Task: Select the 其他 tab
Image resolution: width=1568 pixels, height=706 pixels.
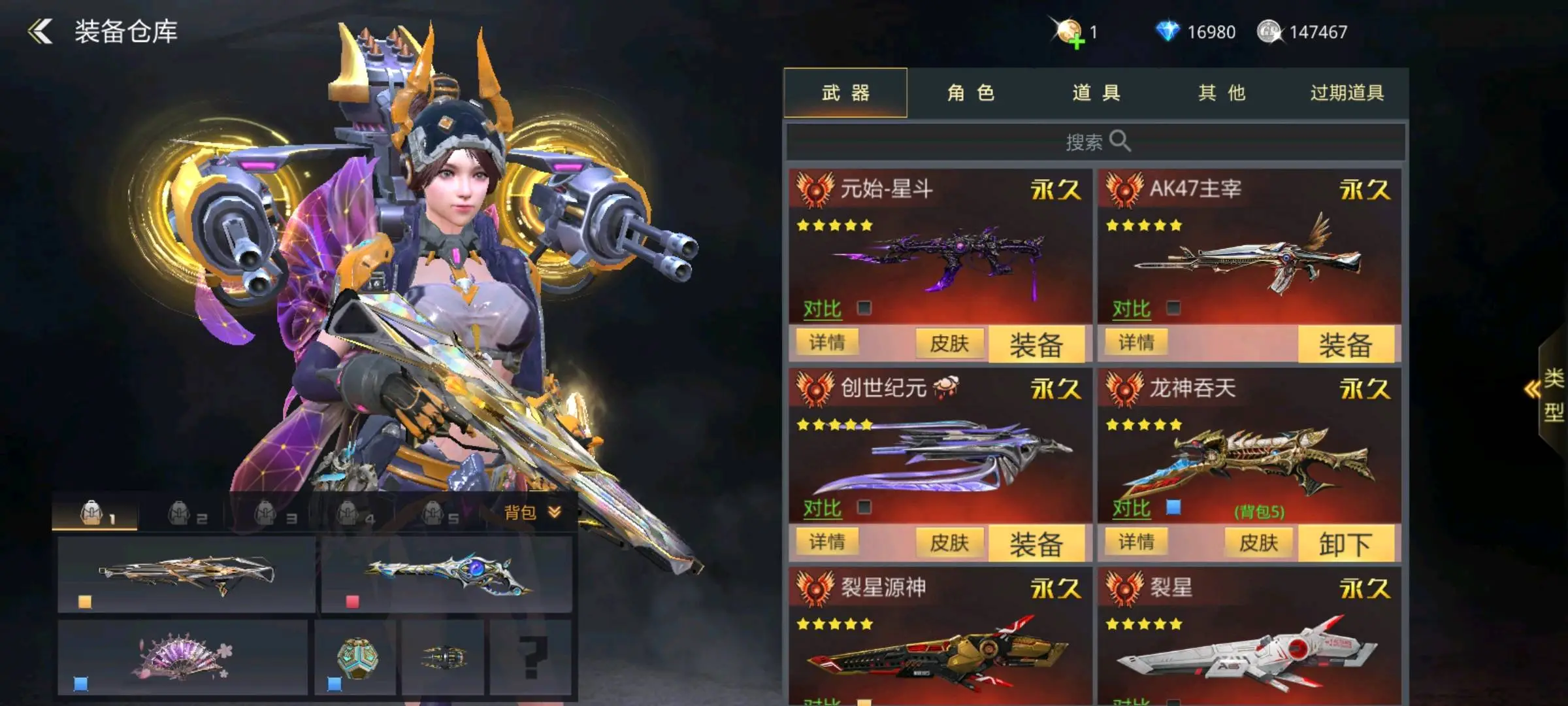Action: coord(1221,93)
